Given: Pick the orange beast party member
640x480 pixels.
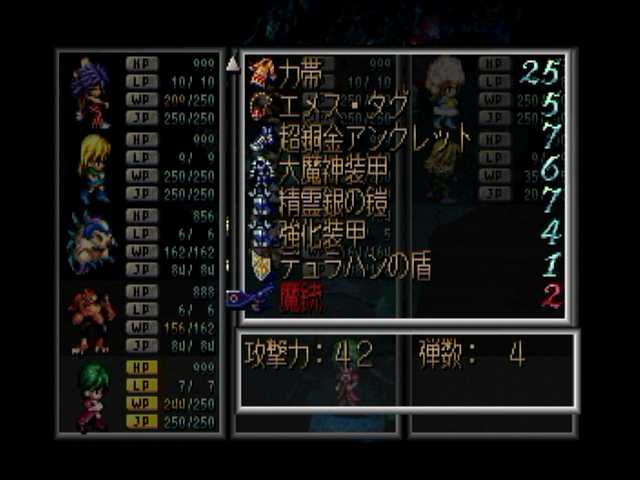Looking at the screenshot, I should tap(90, 319).
